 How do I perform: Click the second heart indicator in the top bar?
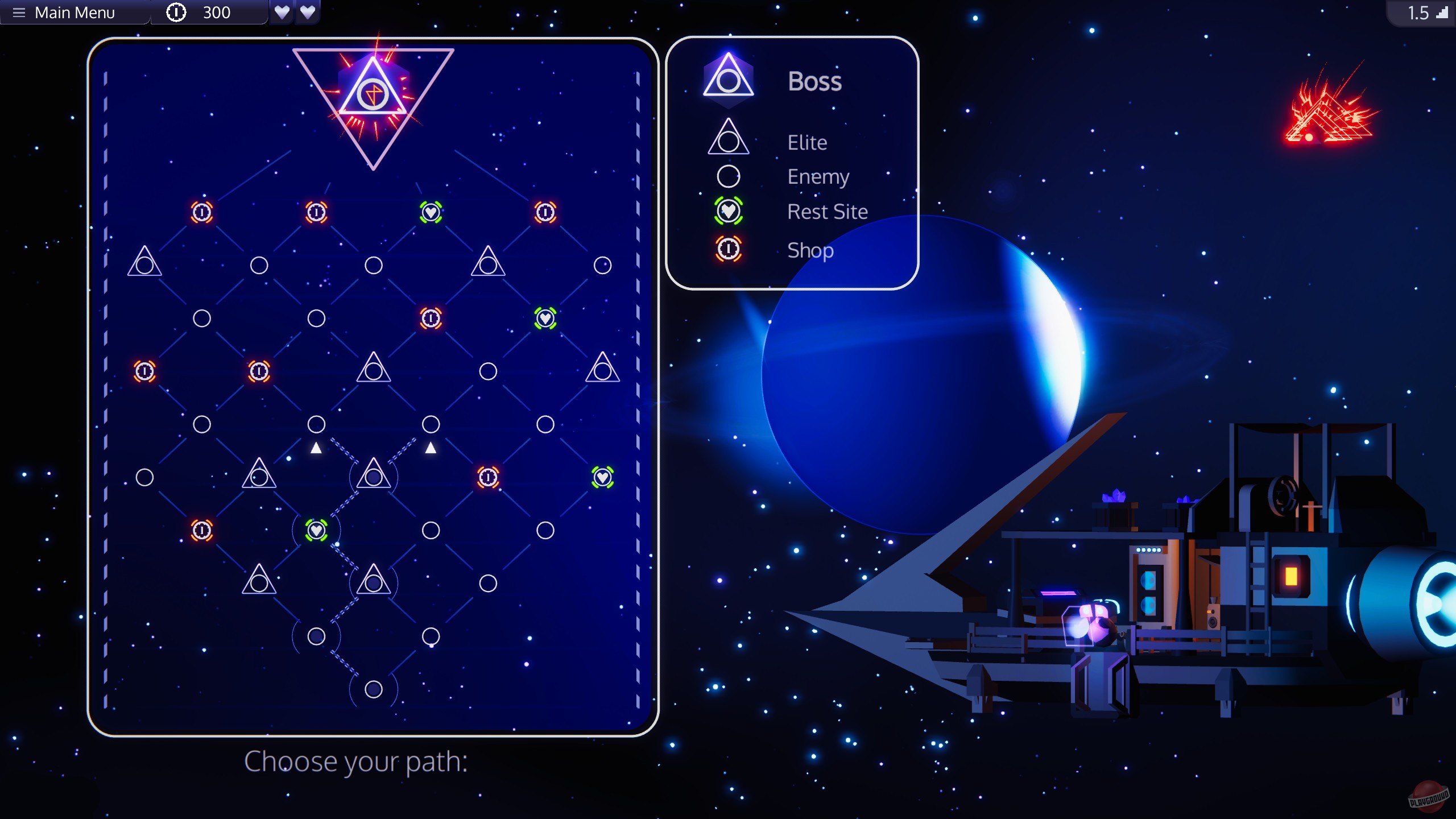point(308,12)
